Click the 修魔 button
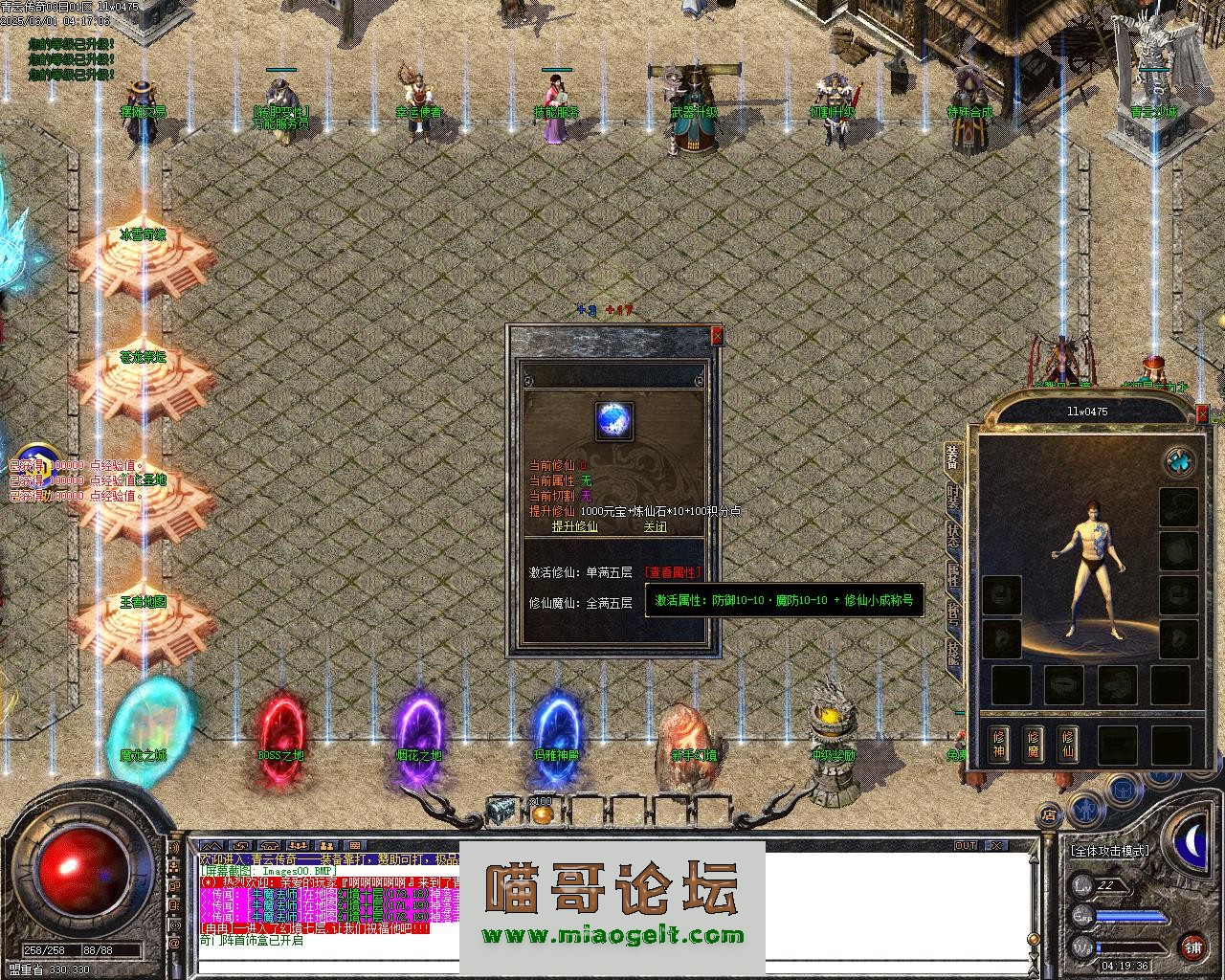This screenshot has width=1225, height=980. (x=1034, y=744)
